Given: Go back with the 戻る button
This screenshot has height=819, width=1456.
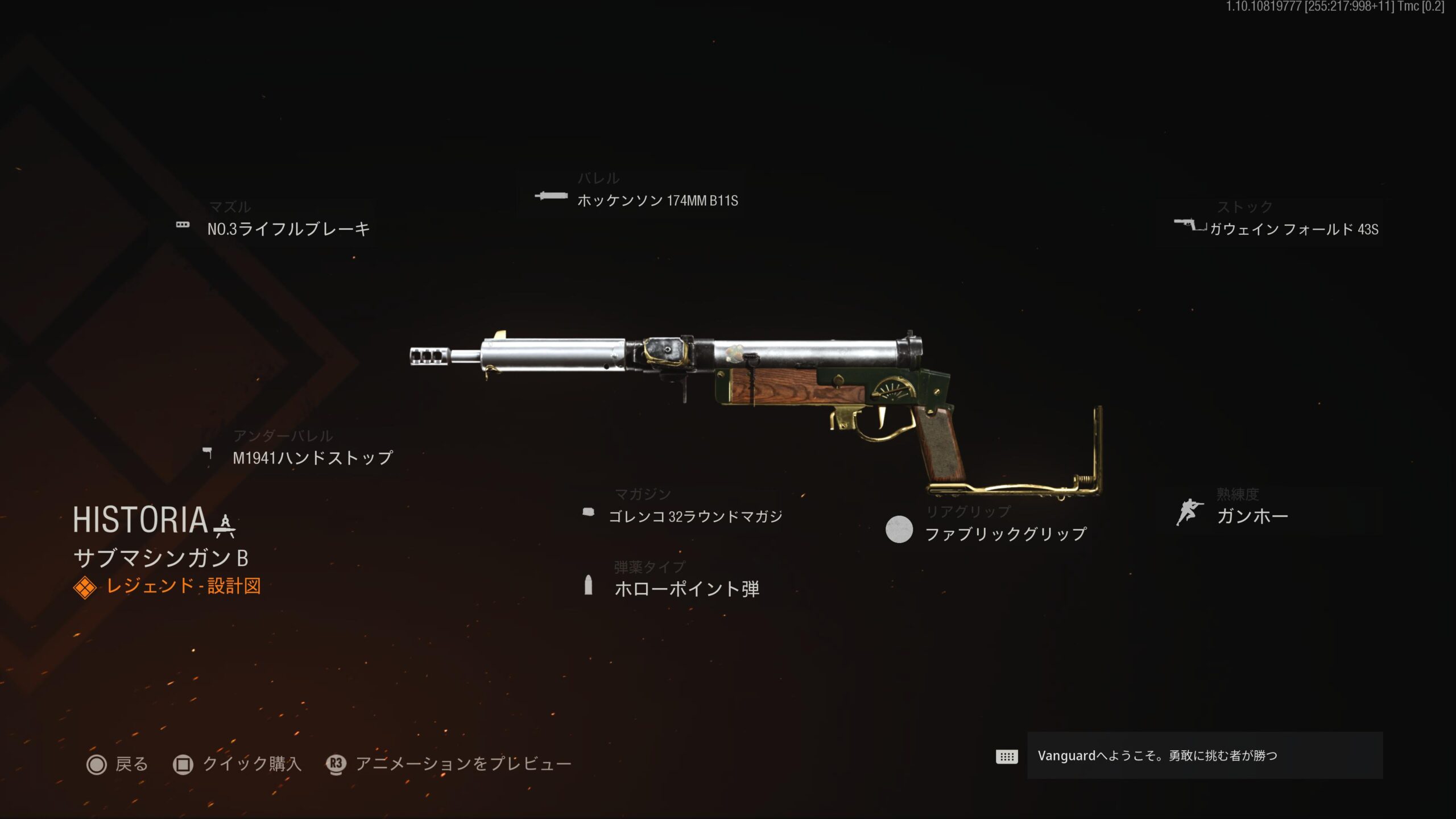Looking at the screenshot, I should point(118,764).
